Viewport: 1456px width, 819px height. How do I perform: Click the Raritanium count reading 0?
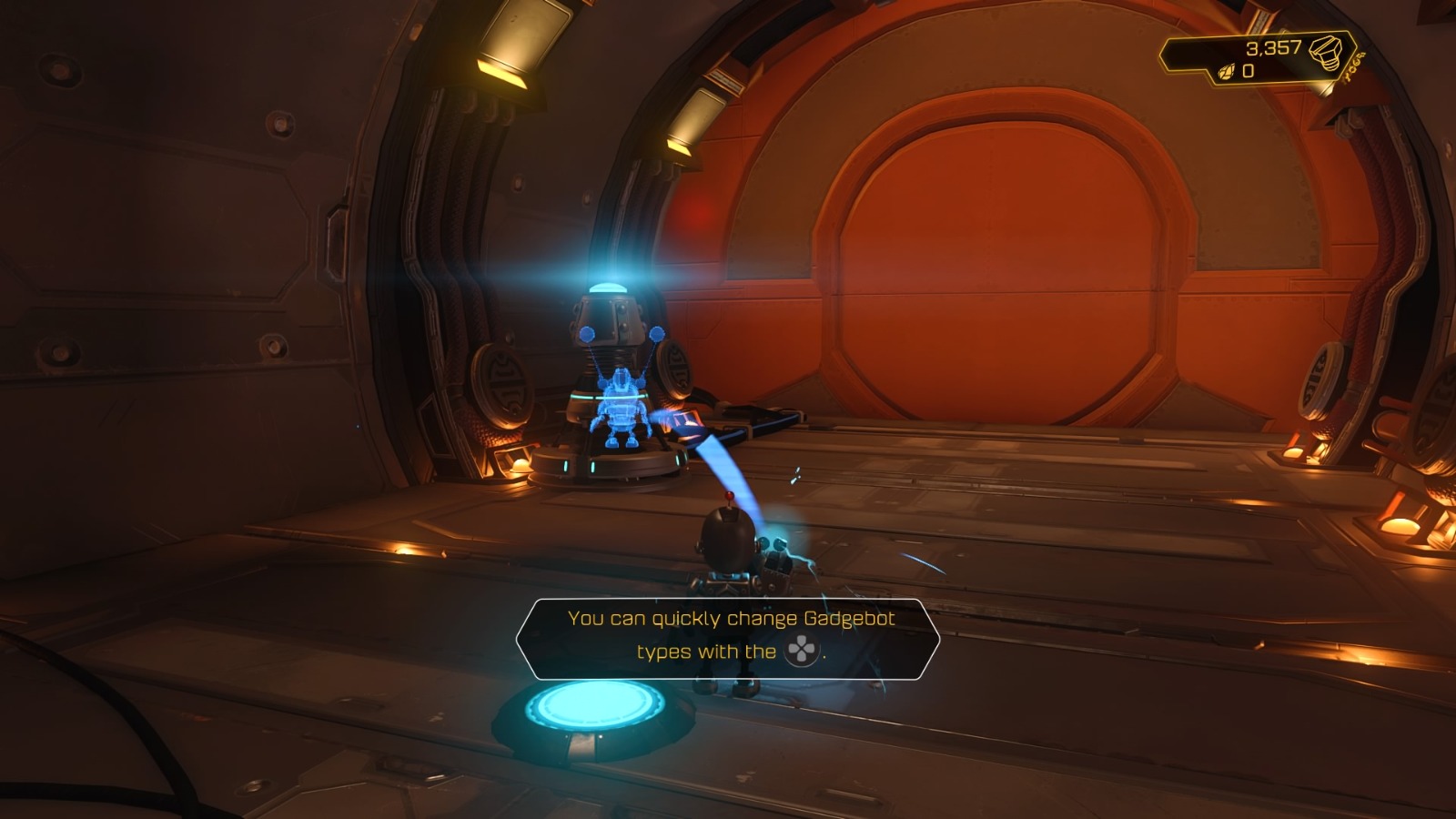(1248, 73)
